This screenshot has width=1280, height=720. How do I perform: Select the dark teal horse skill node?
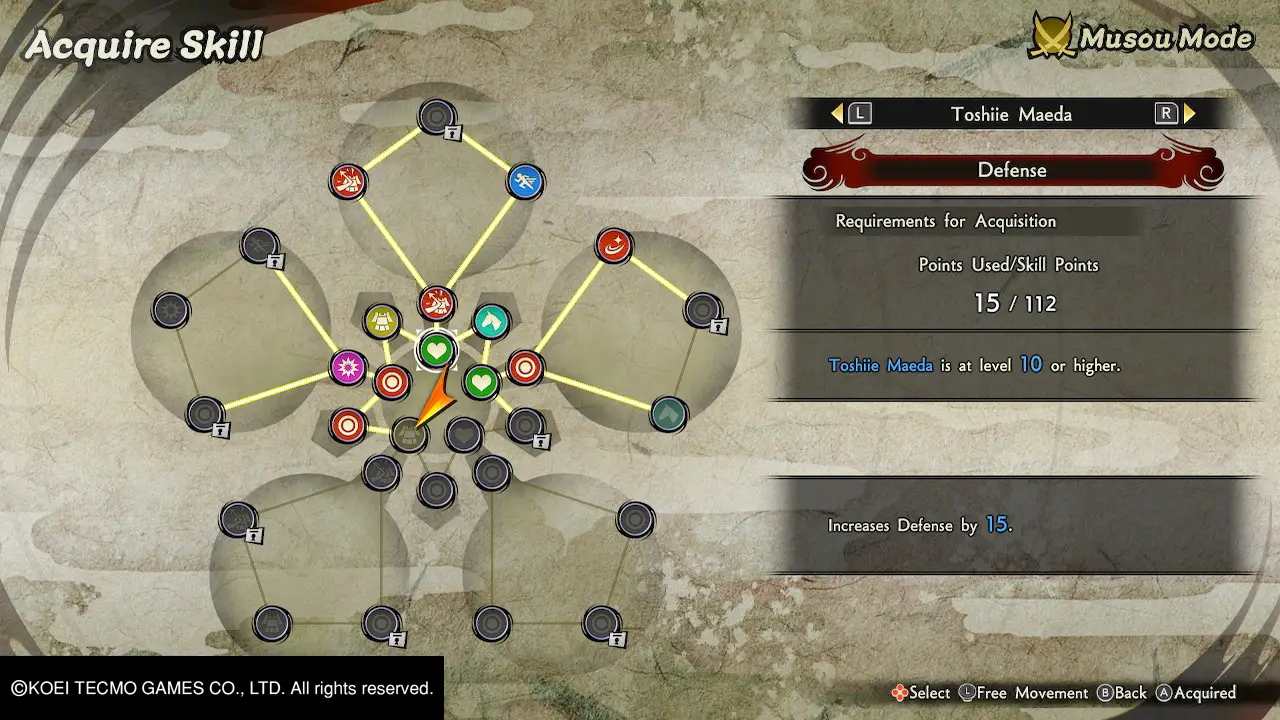point(668,413)
